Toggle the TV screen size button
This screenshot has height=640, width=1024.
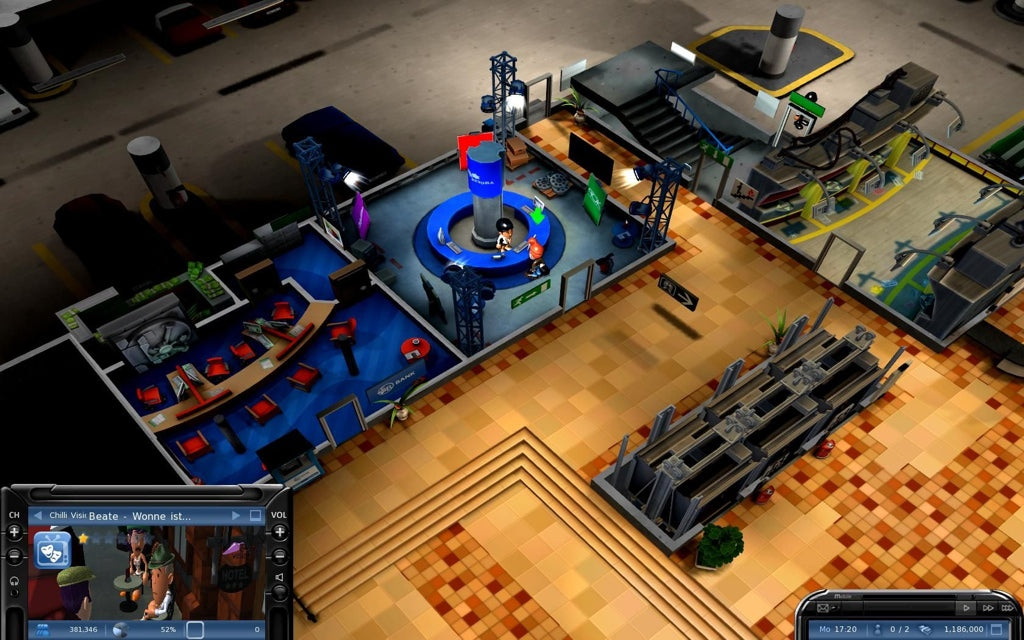(256, 516)
